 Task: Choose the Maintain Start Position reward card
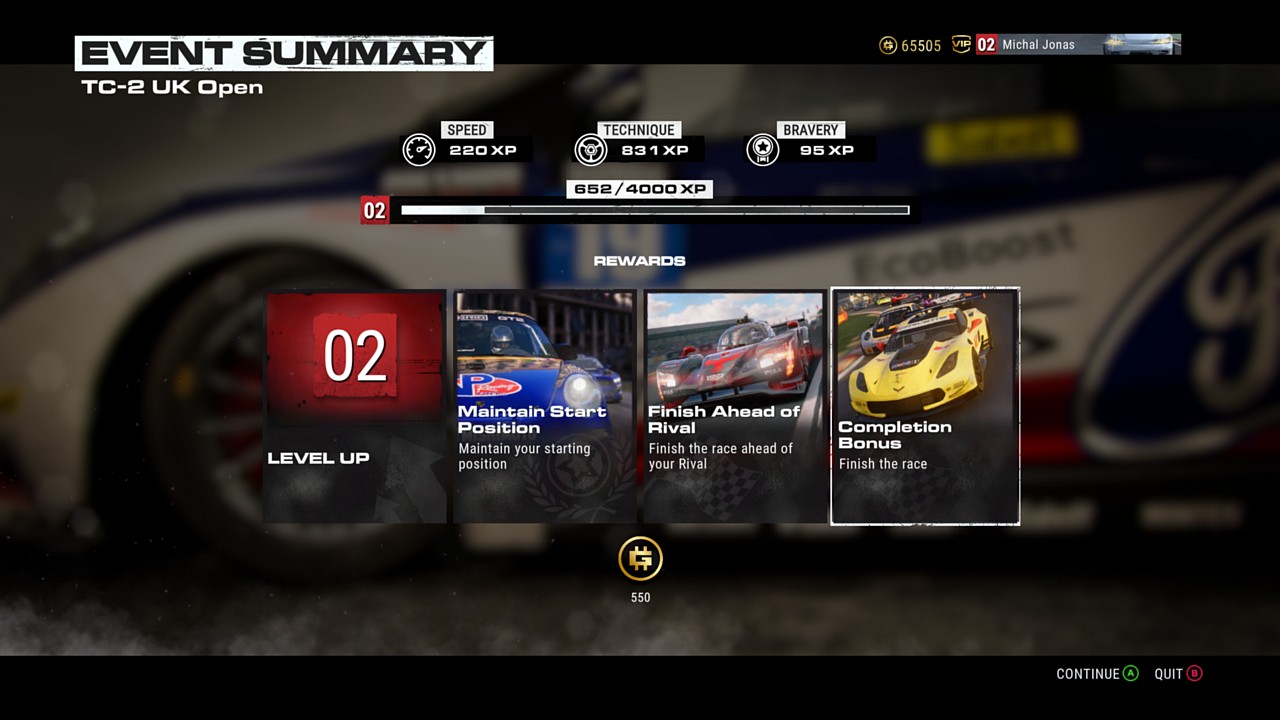(545, 406)
